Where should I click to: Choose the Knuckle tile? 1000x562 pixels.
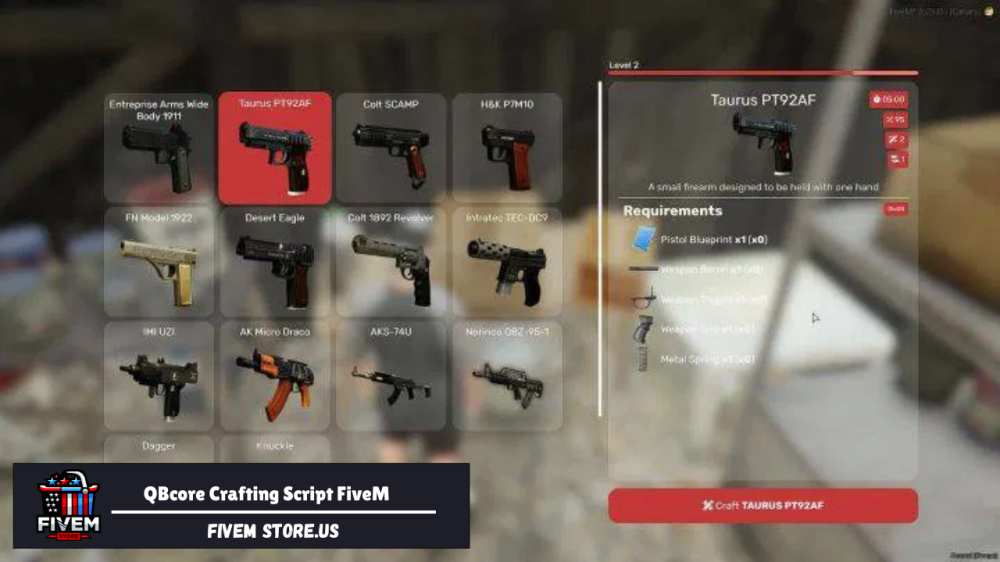tap(275, 448)
